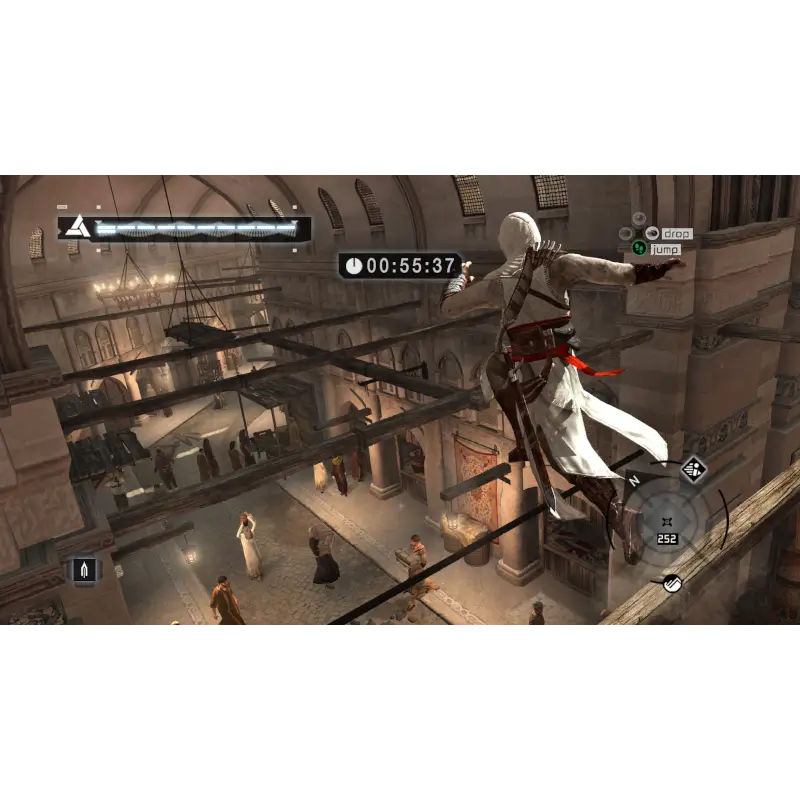Click the Animus triangle logo on the sync bar
Screen dimensions: 800x800
pos(77,228)
